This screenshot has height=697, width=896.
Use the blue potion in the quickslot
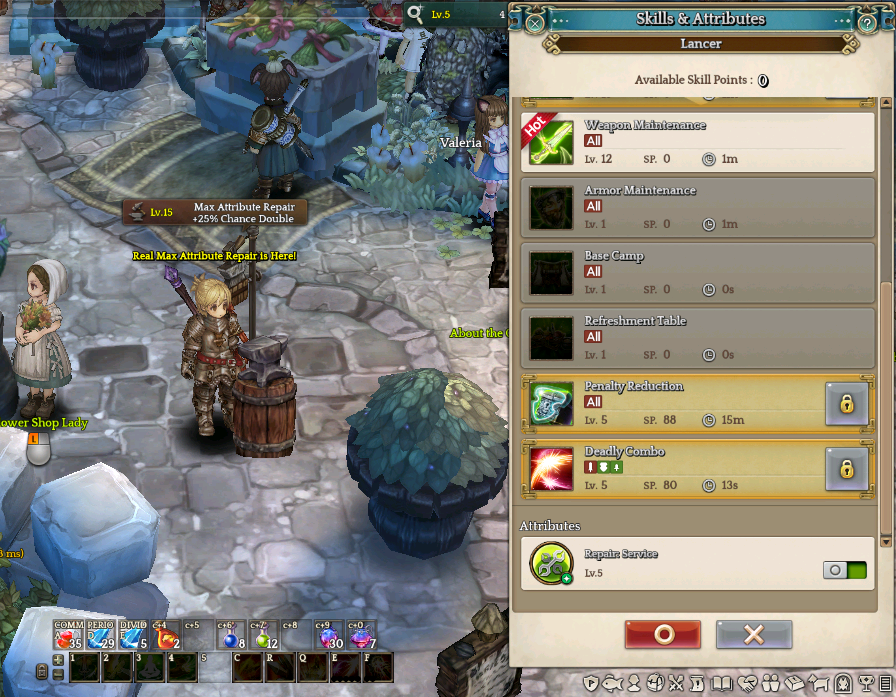[230, 637]
